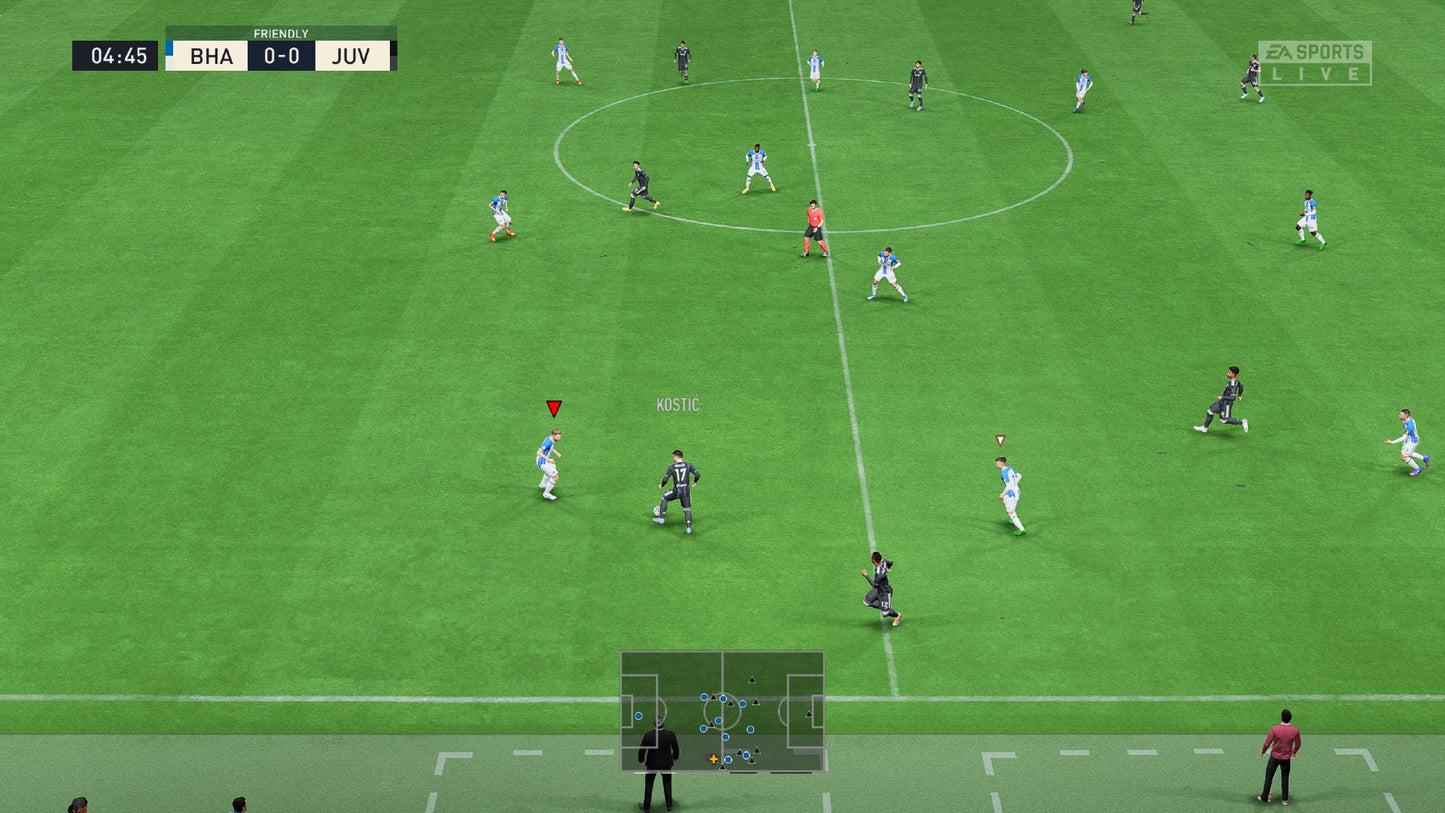Click the yellow ball marker on the radar
This screenshot has height=813, width=1445.
714,759
